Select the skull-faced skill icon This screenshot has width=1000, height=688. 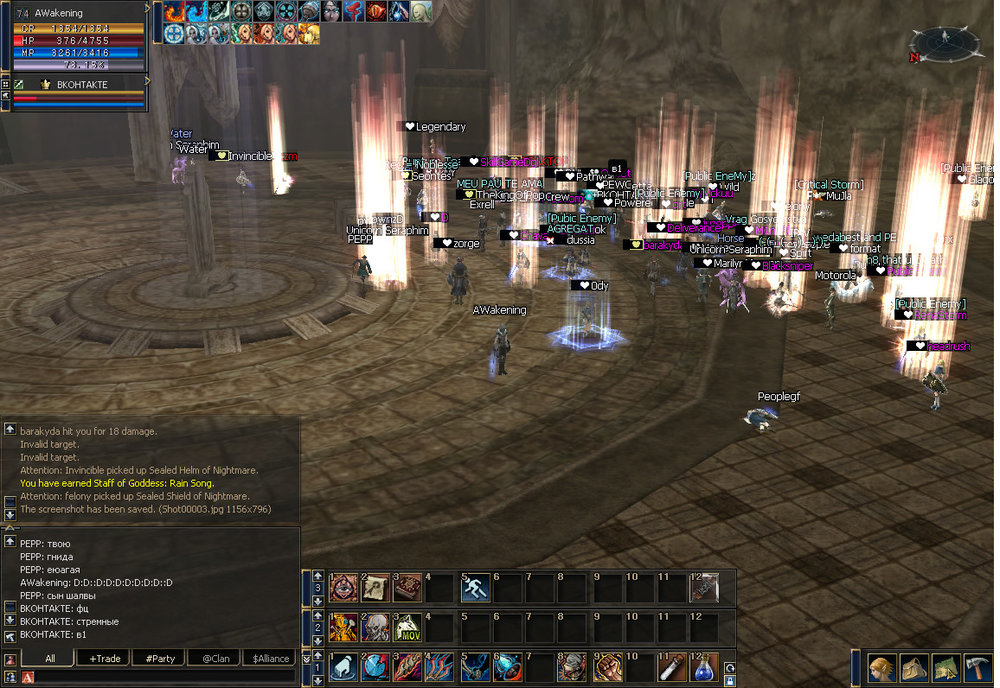[376, 628]
